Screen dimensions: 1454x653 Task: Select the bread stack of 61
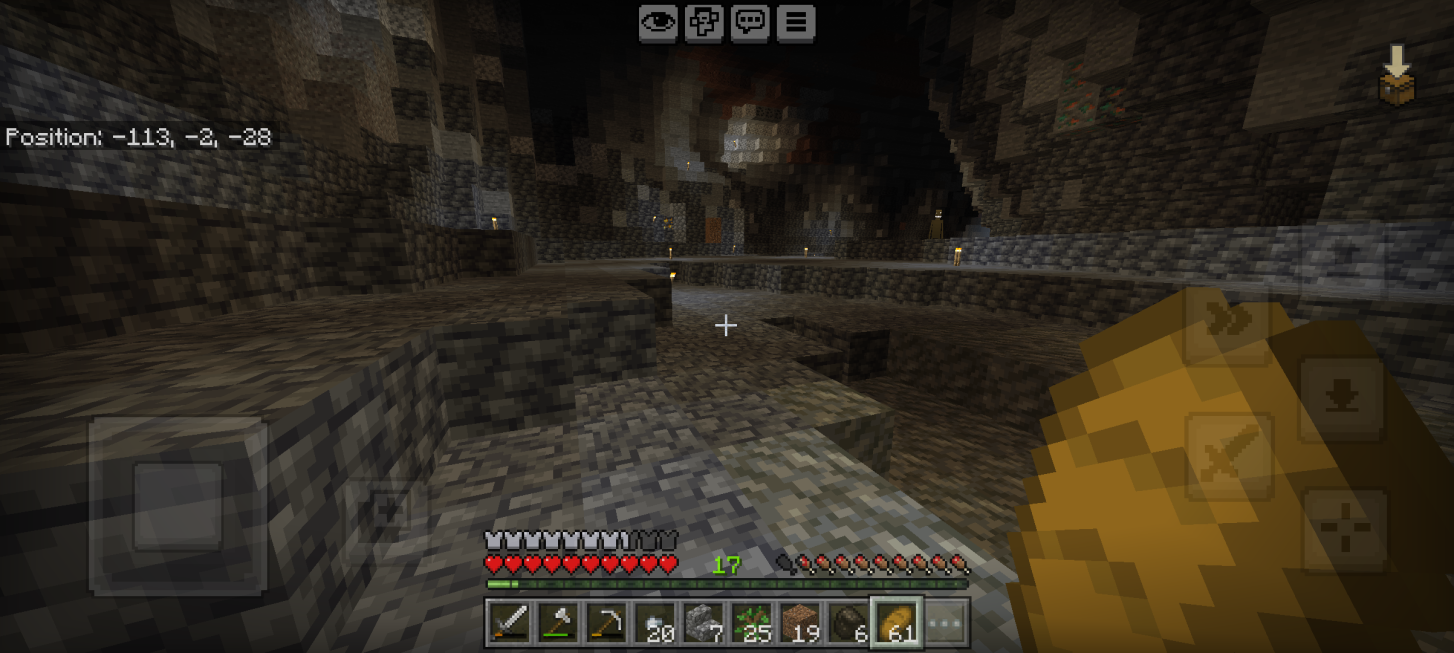tap(896, 622)
